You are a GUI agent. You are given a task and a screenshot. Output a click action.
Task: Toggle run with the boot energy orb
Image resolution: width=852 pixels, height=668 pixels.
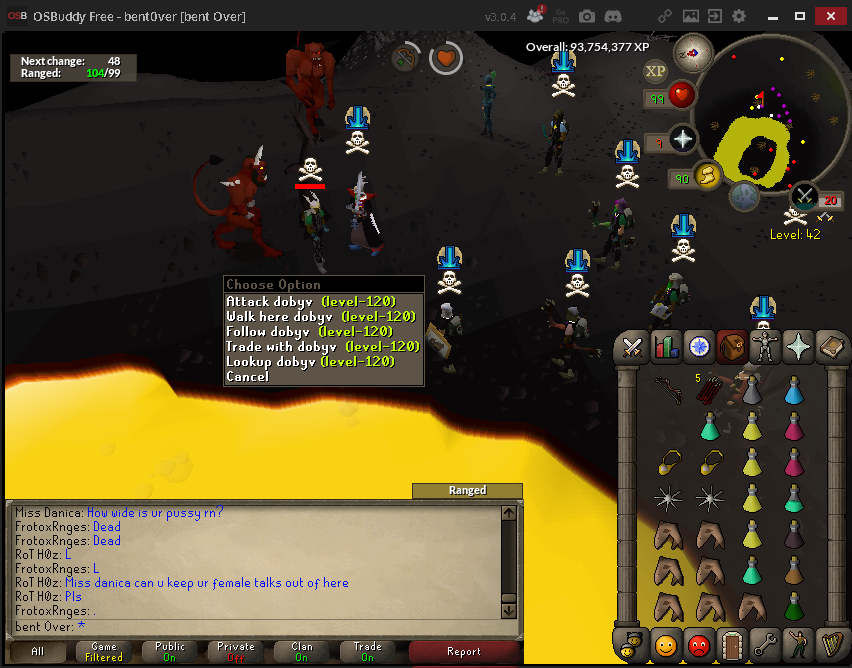click(708, 176)
